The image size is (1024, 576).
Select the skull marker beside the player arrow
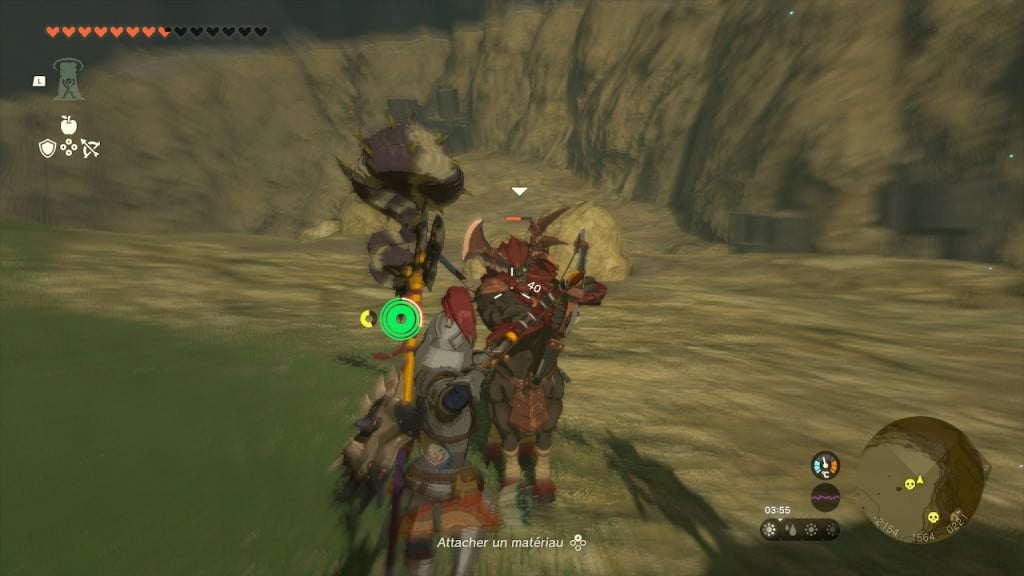click(x=910, y=484)
